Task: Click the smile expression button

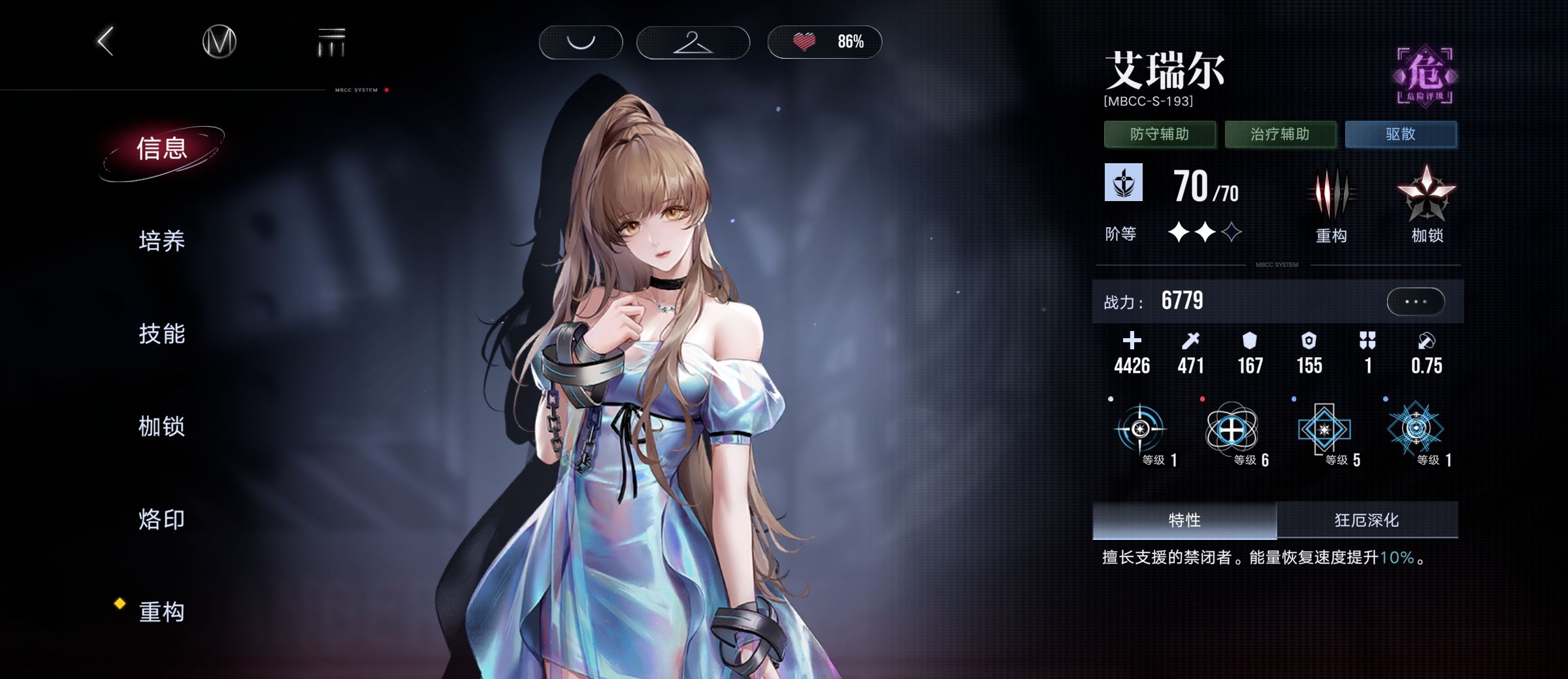Action: click(x=580, y=42)
